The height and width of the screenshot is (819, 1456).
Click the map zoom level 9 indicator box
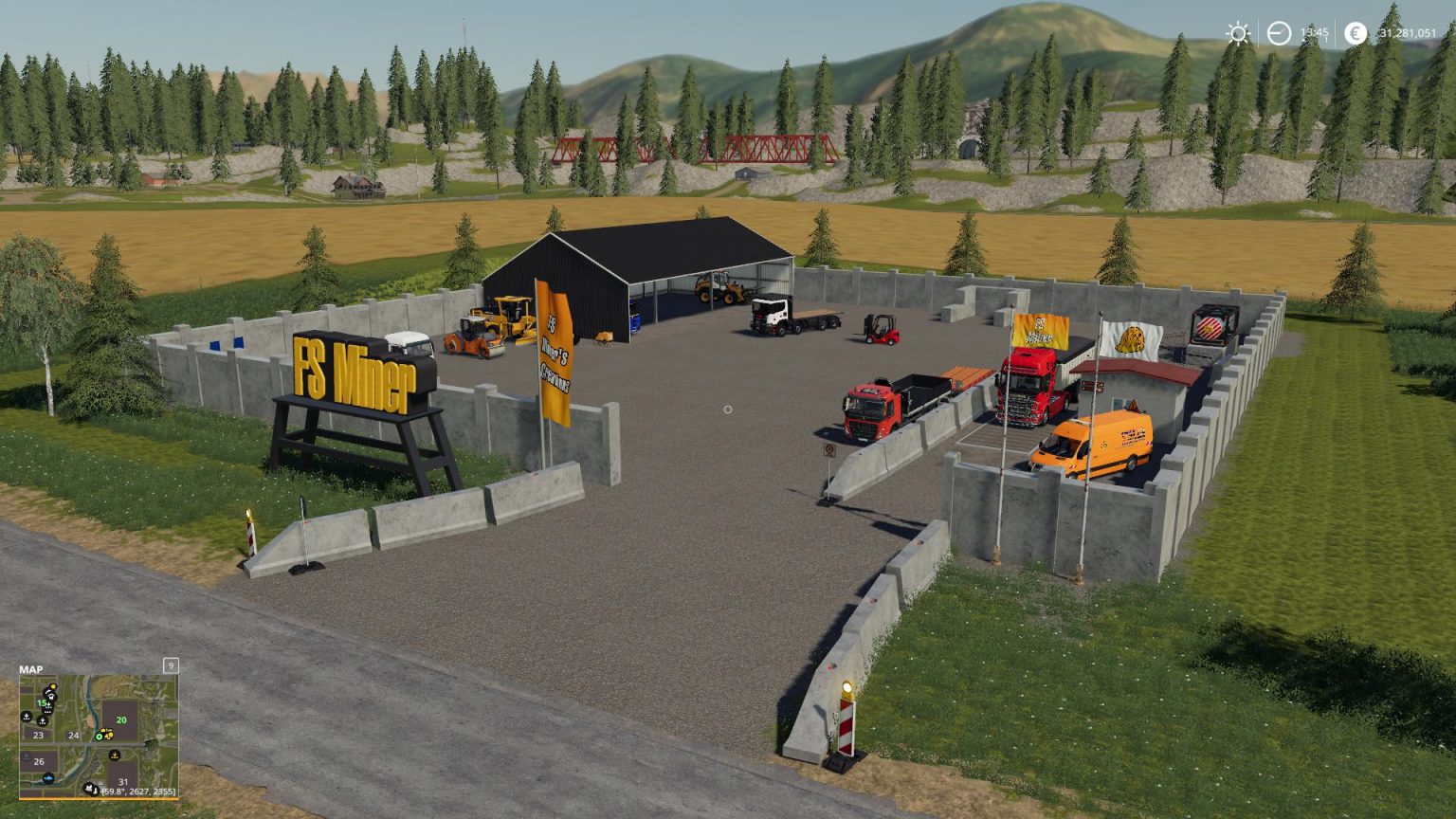[x=171, y=666]
